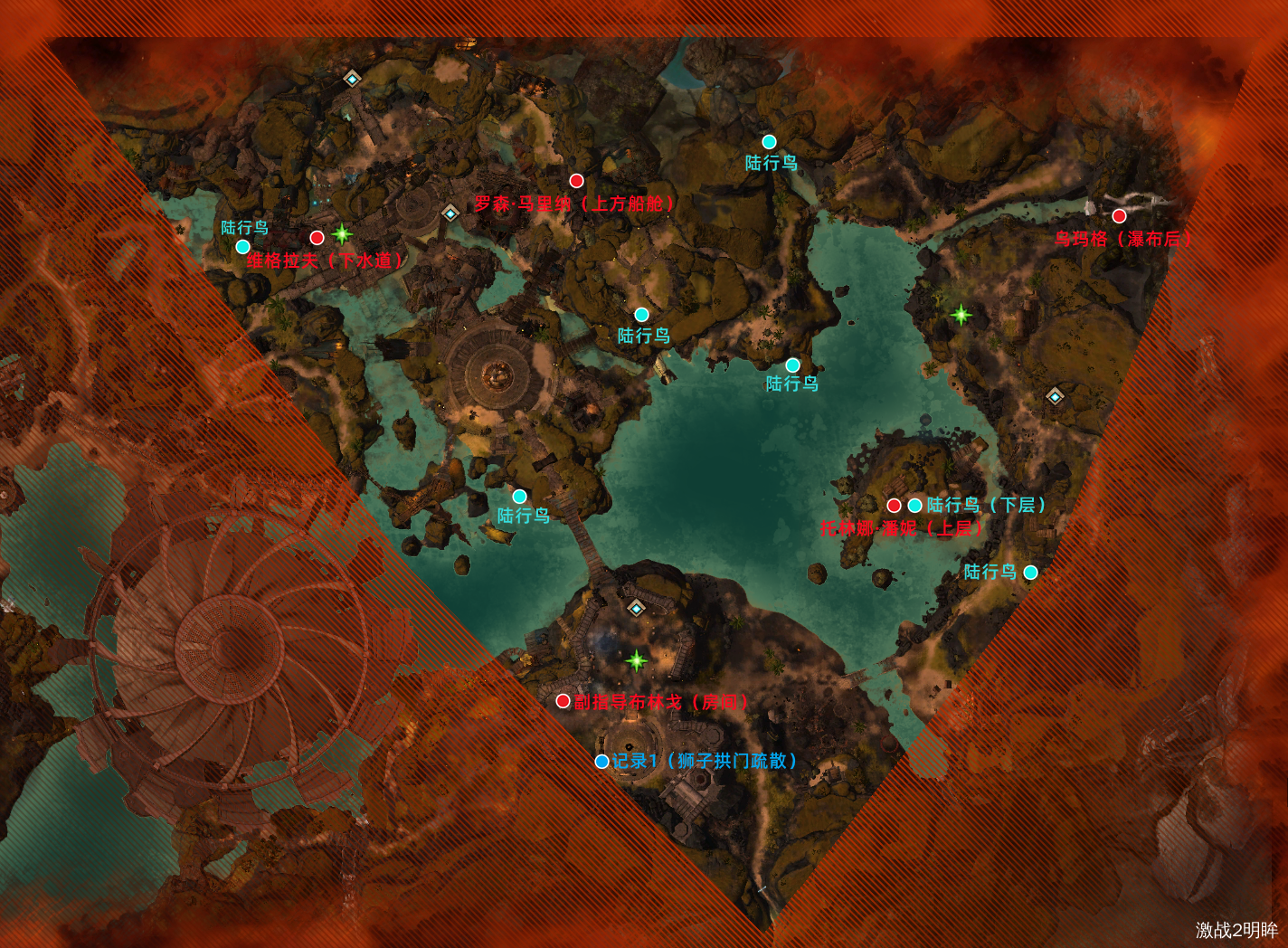Click the green star beside 维格拉夫 marker
This screenshot has width=1288, height=948.
tap(342, 234)
